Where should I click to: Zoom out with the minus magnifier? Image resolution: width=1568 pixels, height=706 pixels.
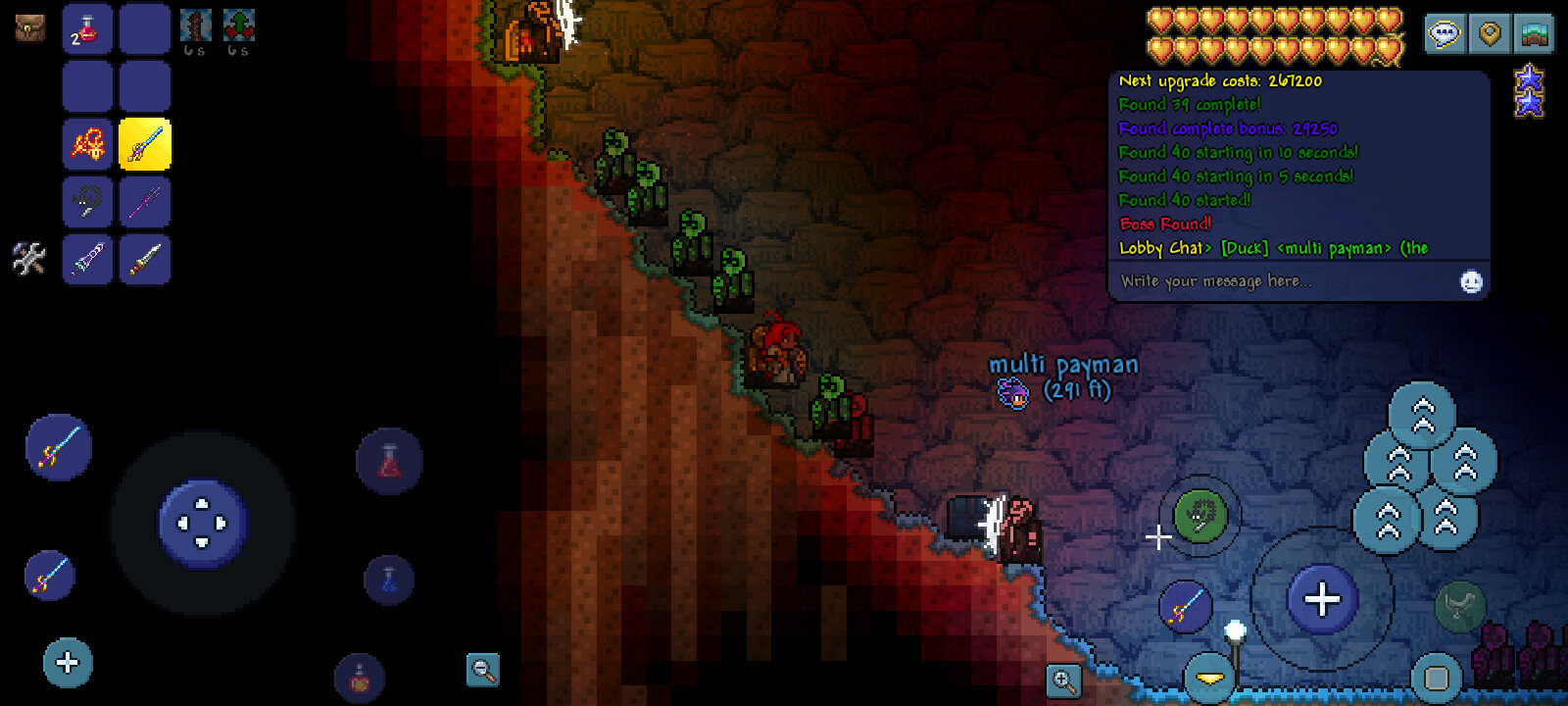tap(482, 670)
